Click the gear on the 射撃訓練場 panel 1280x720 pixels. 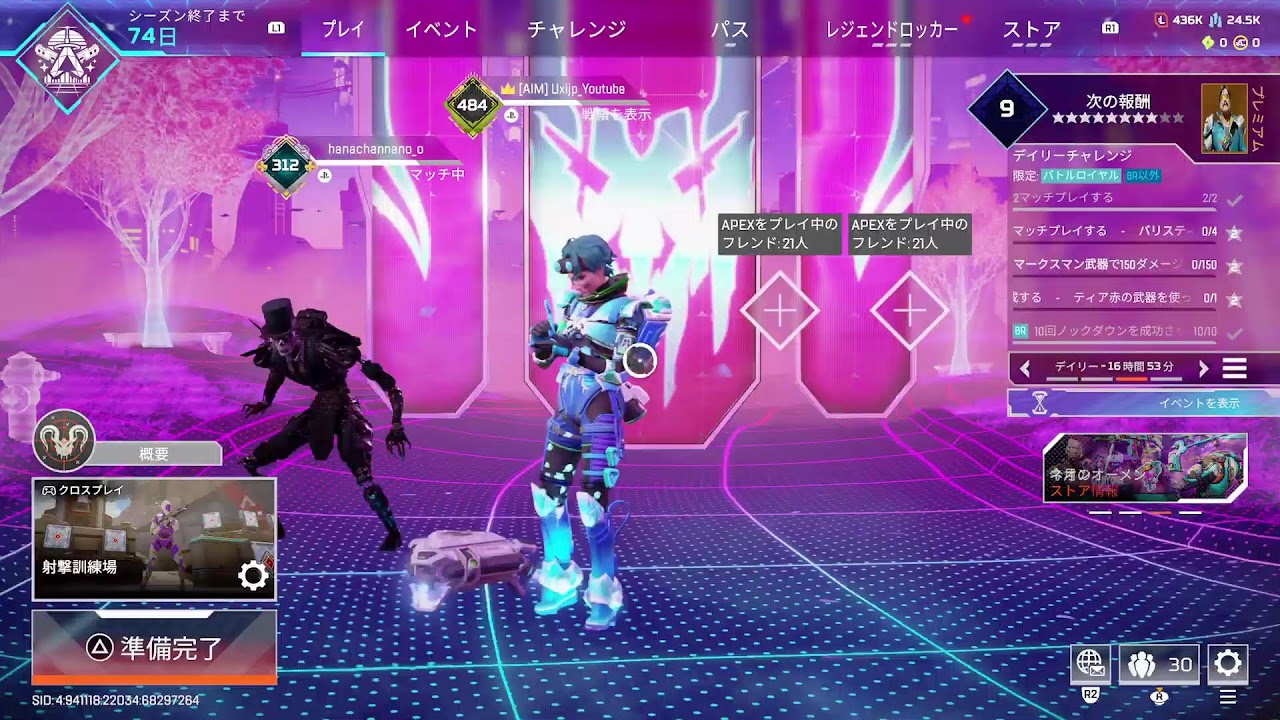(252, 575)
